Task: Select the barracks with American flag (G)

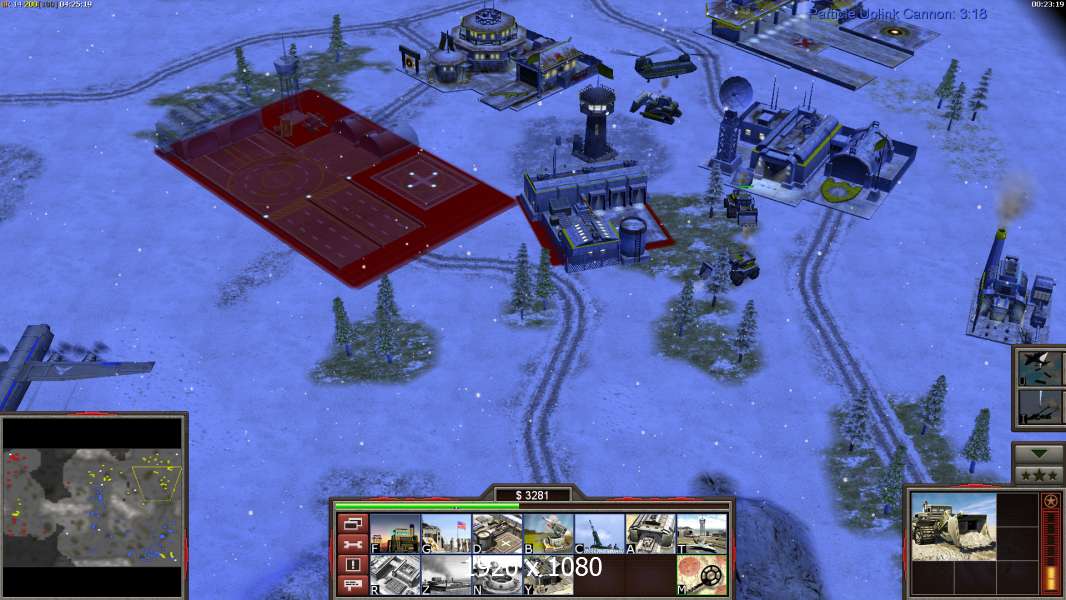Action: pyautogui.click(x=445, y=534)
